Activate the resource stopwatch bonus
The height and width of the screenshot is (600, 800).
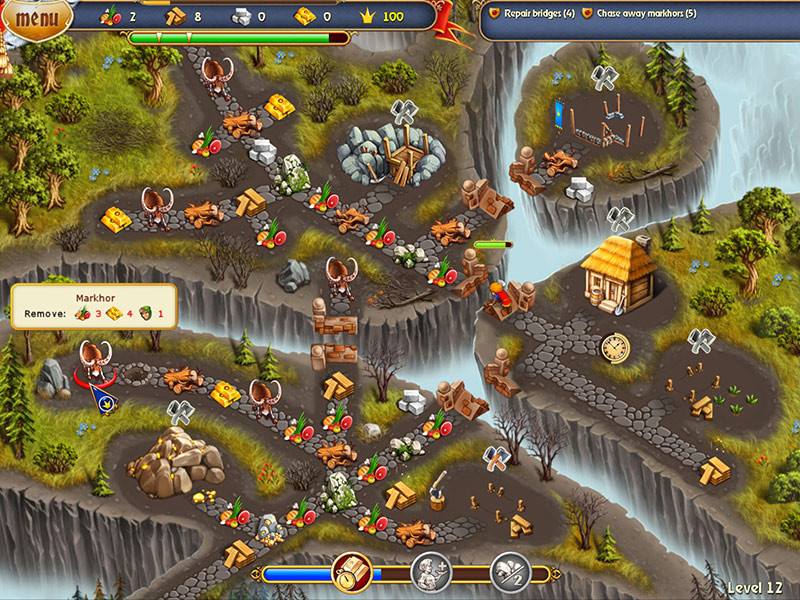point(352,572)
